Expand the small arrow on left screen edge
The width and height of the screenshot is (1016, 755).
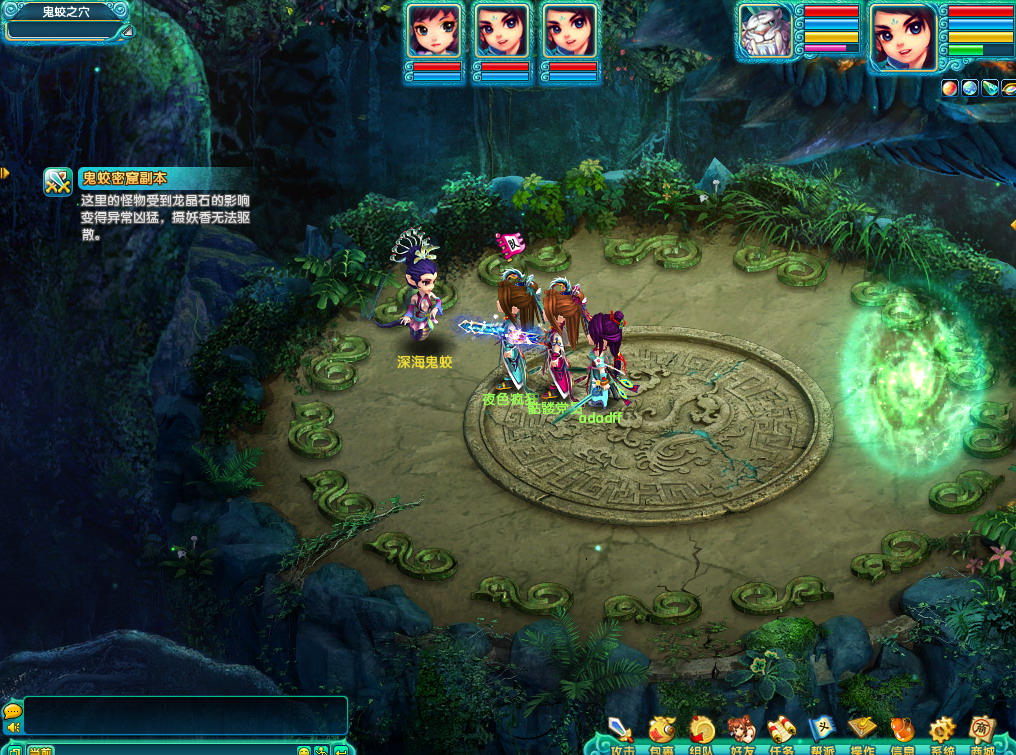pyautogui.click(x=5, y=173)
